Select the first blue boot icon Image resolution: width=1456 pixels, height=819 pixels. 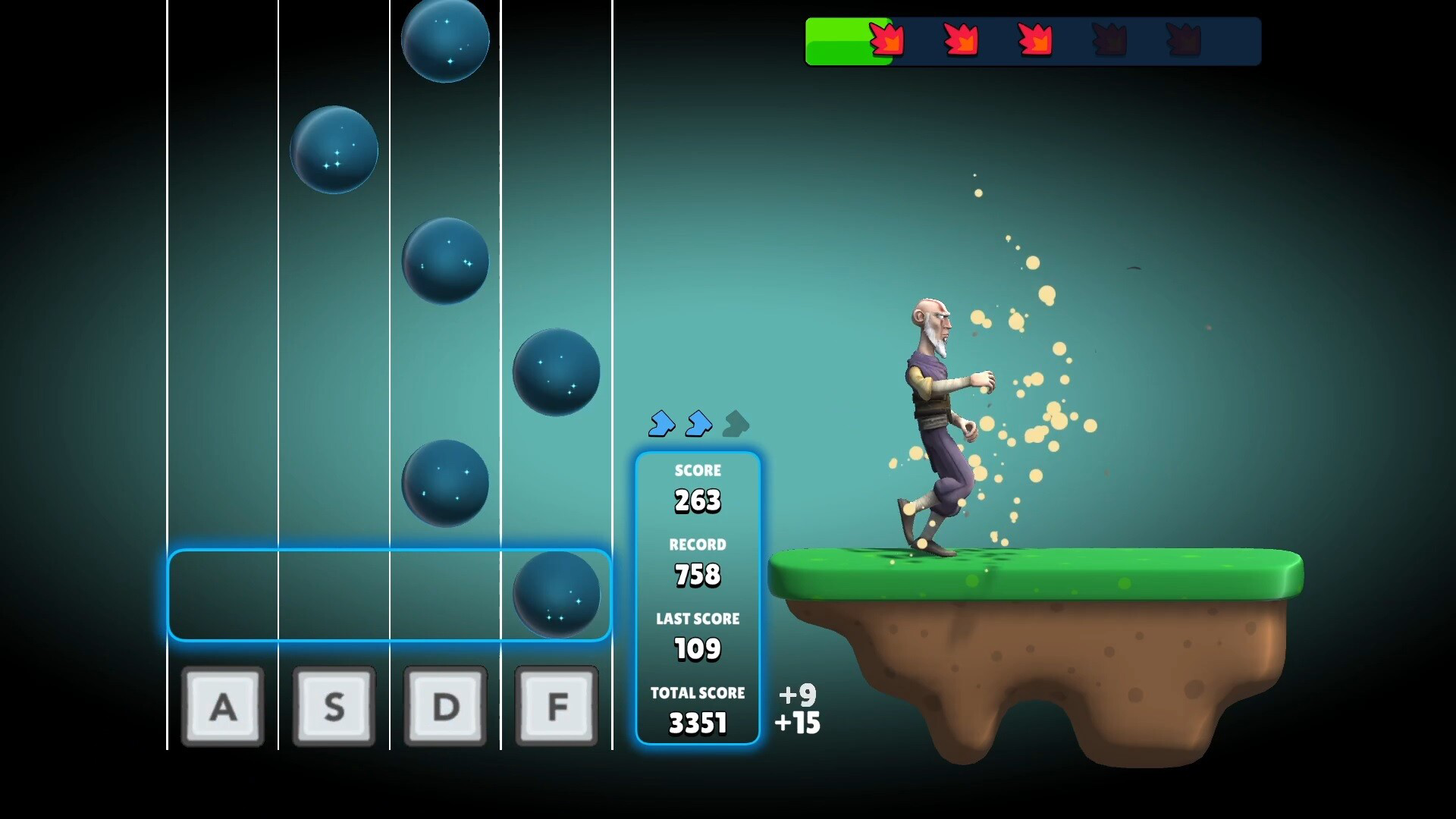(661, 425)
